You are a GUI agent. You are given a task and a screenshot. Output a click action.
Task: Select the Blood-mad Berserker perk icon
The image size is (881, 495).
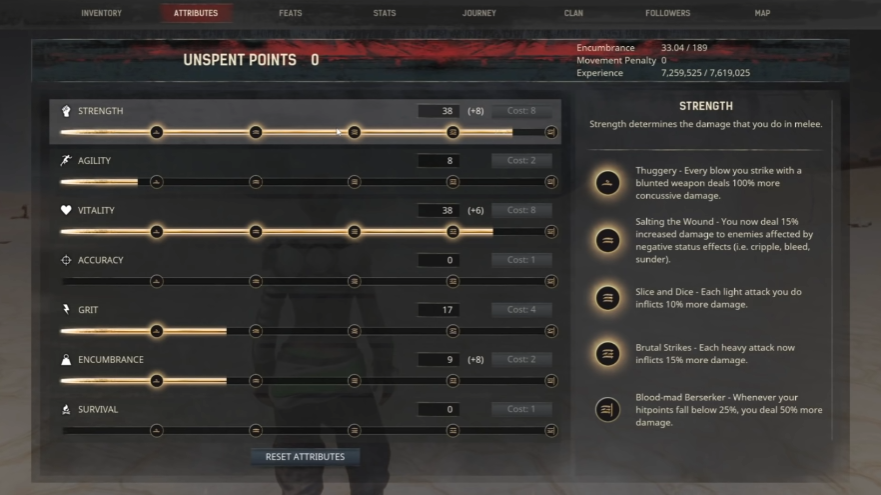click(606, 409)
